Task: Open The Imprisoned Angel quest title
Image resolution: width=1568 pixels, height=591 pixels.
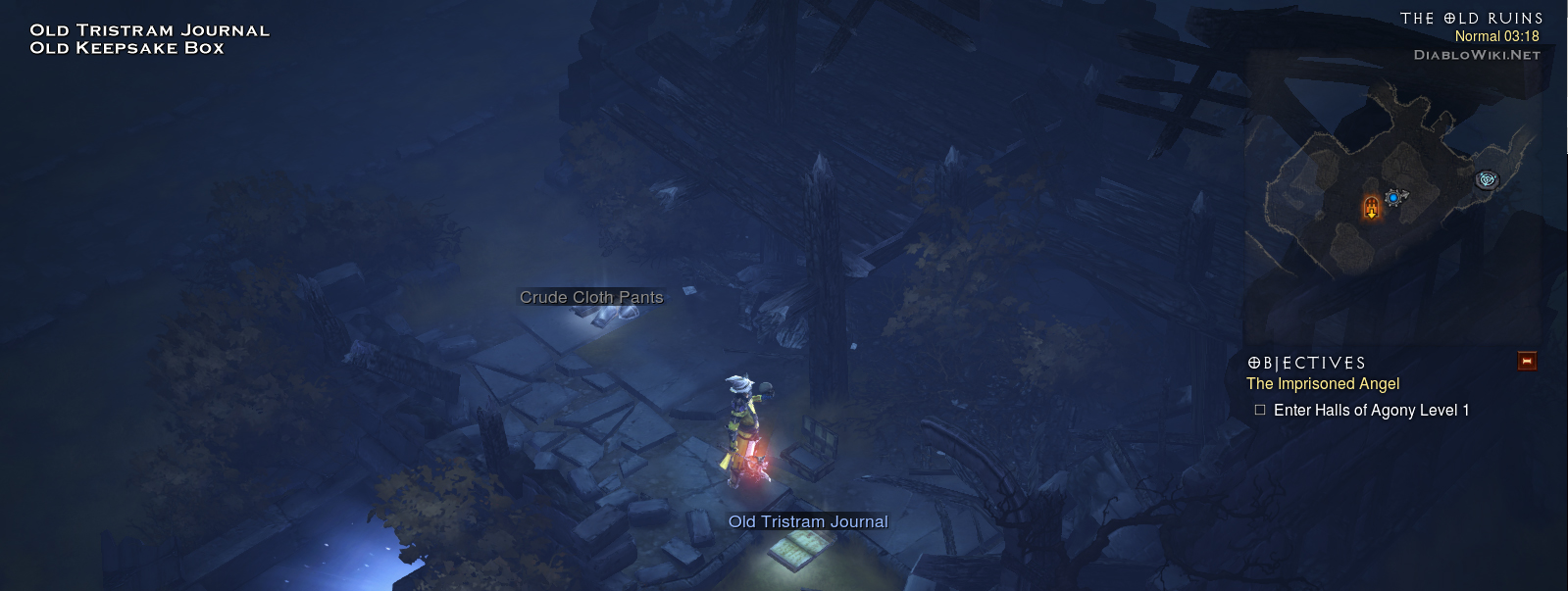Action: click(1322, 384)
